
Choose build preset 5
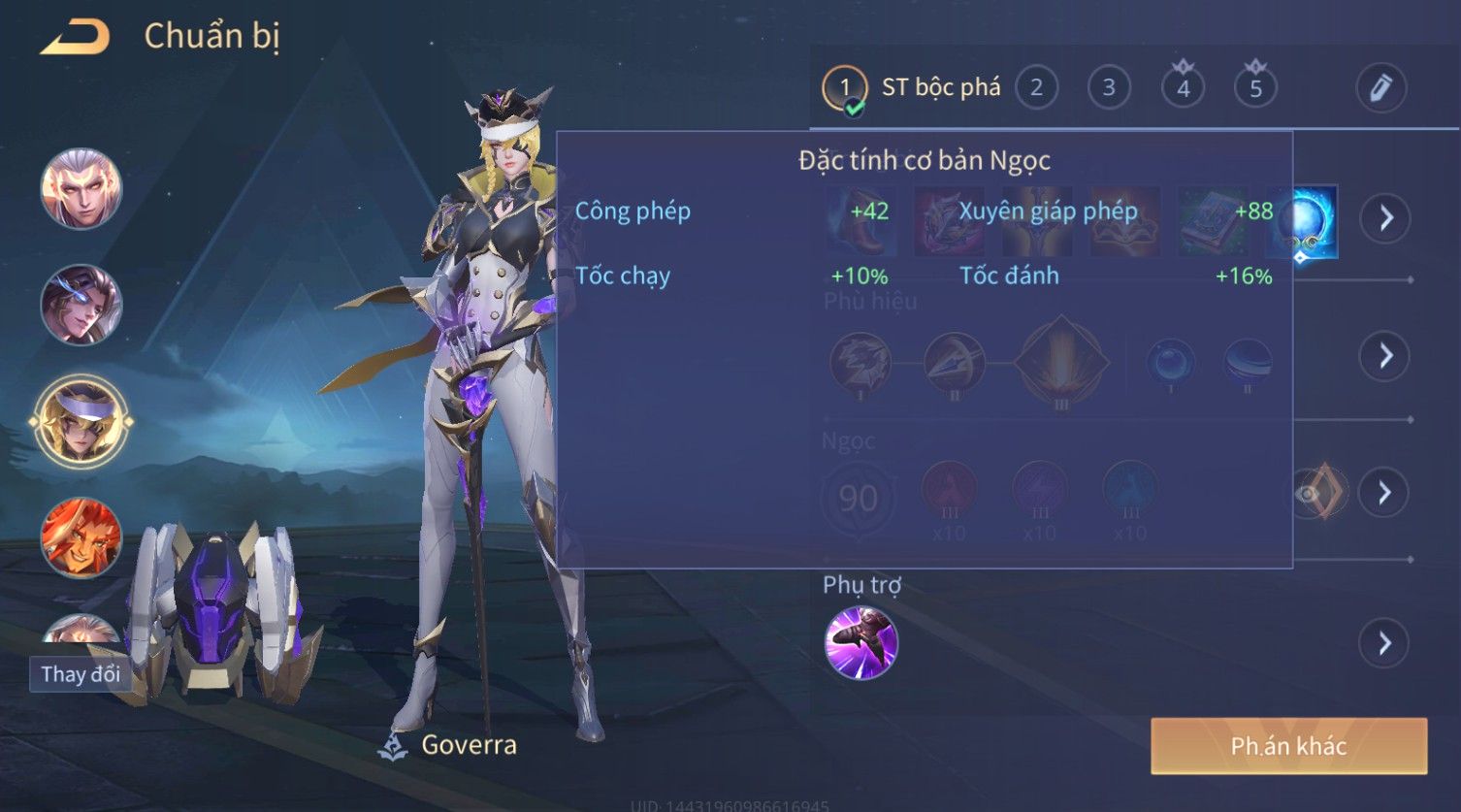(1255, 88)
